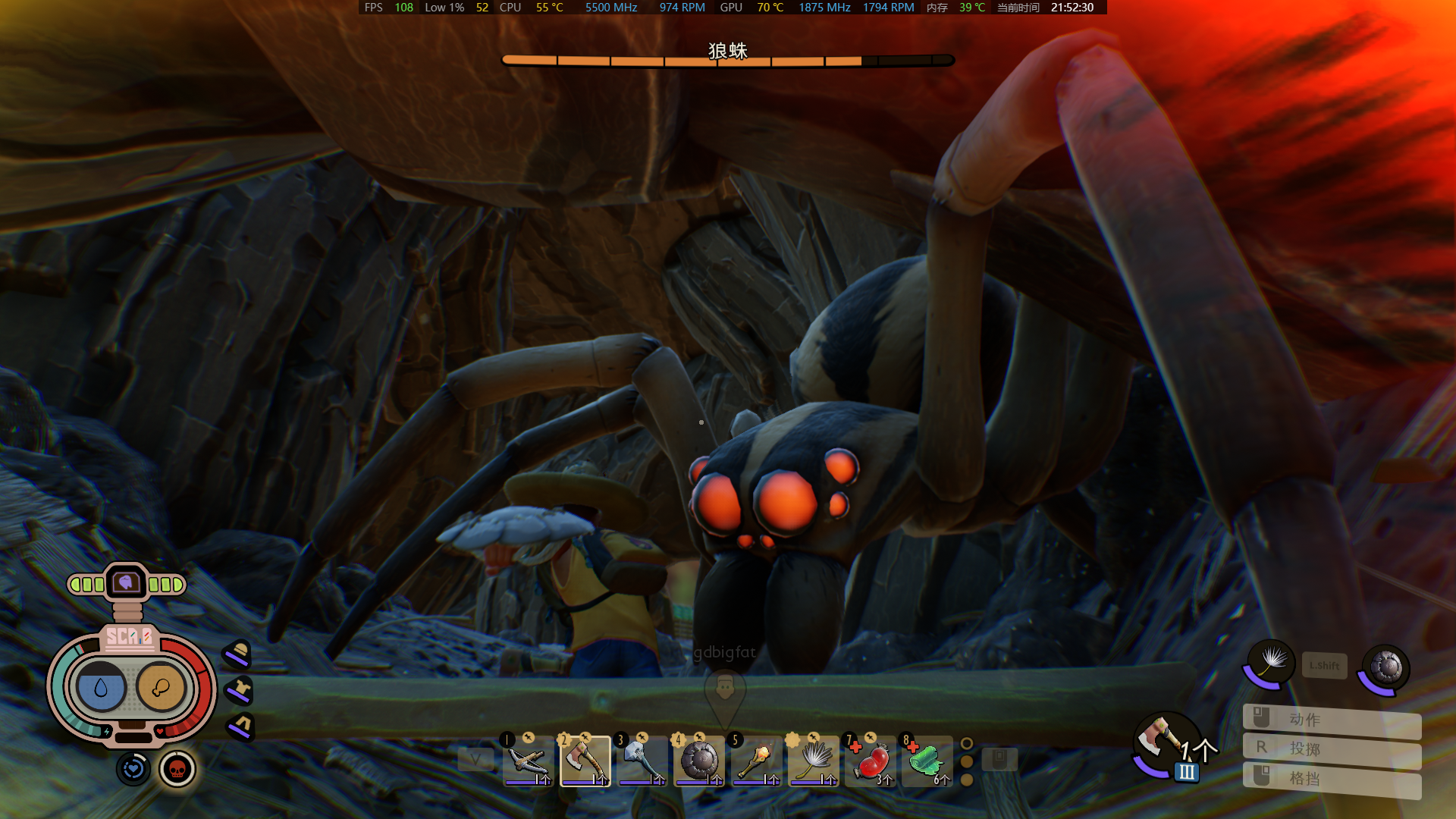This screenshot has height=819, width=1456.
Task: Click the water droplet thirst gauge
Action: coord(101,688)
